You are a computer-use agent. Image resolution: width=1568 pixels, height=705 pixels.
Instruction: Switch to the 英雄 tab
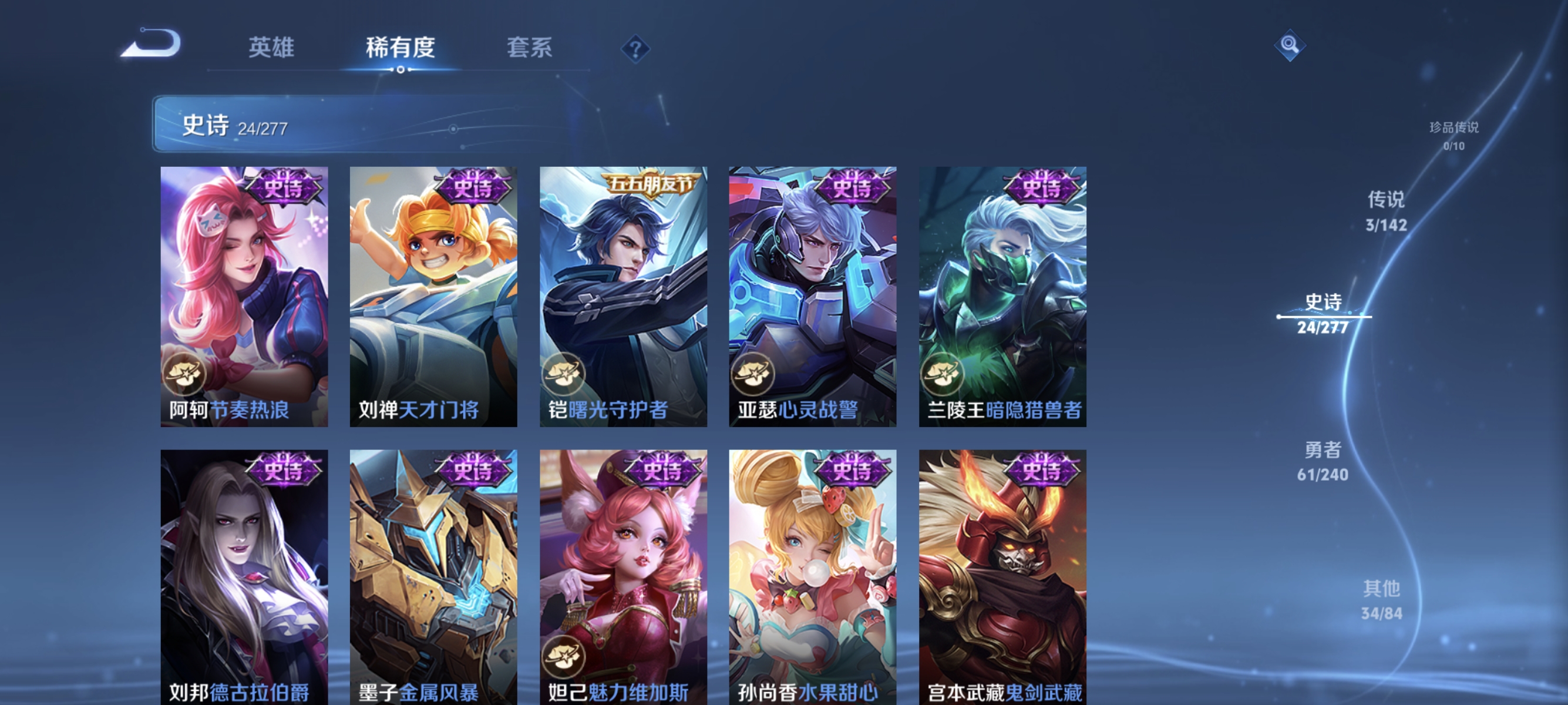[271, 49]
